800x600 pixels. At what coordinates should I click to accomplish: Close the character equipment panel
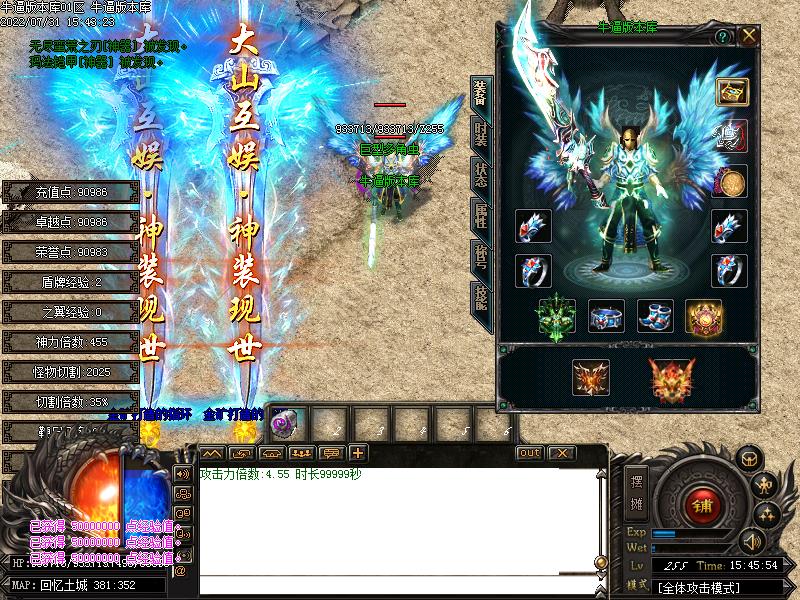pyautogui.click(x=748, y=37)
